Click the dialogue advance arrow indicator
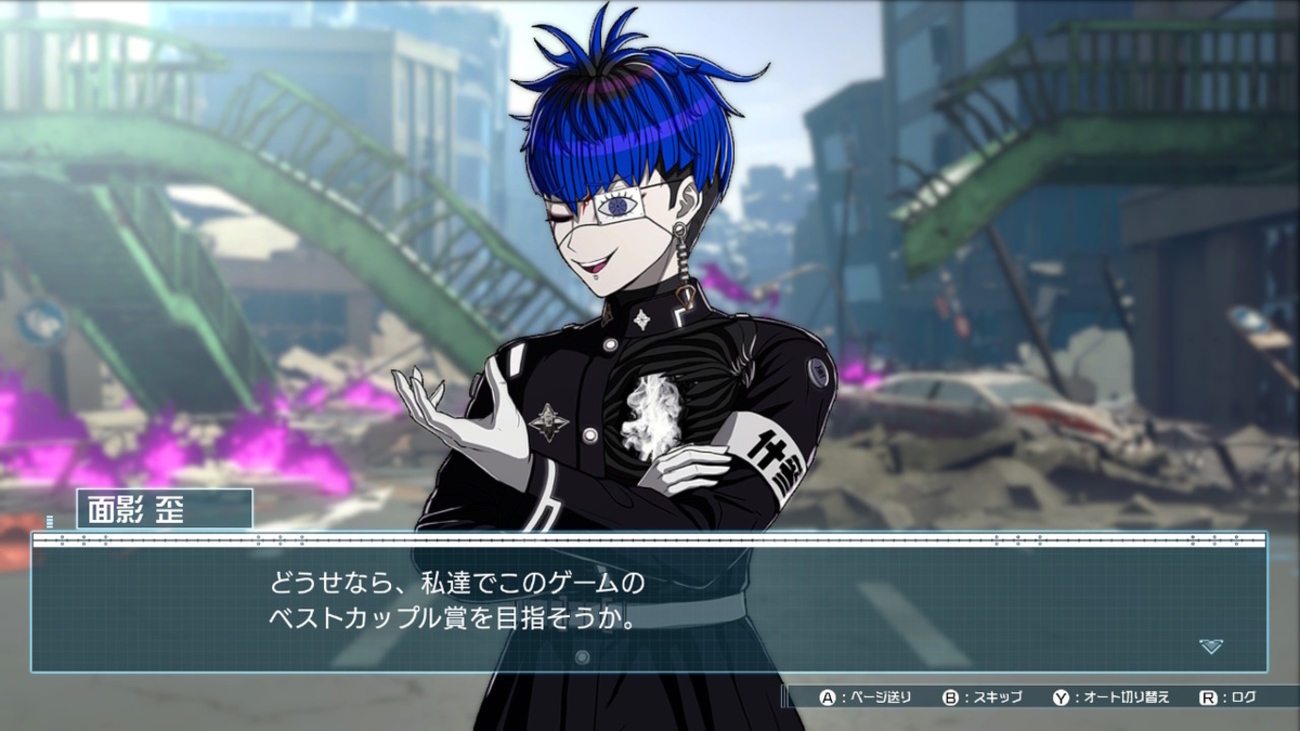This screenshot has width=1300, height=731. pyautogui.click(x=1210, y=647)
